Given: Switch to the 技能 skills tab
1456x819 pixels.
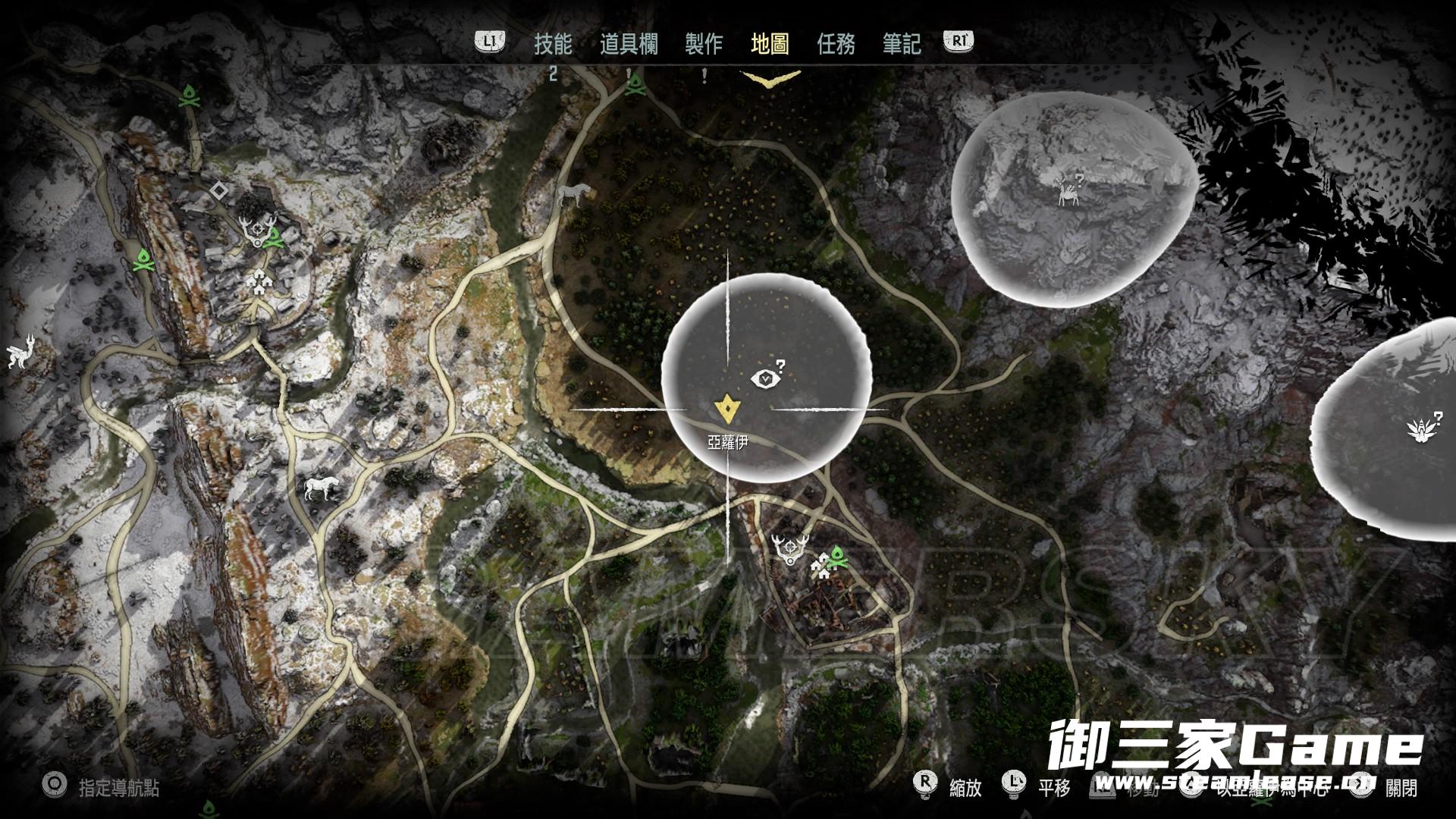Looking at the screenshot, I should pyautogui.click(x=553, y=44).
